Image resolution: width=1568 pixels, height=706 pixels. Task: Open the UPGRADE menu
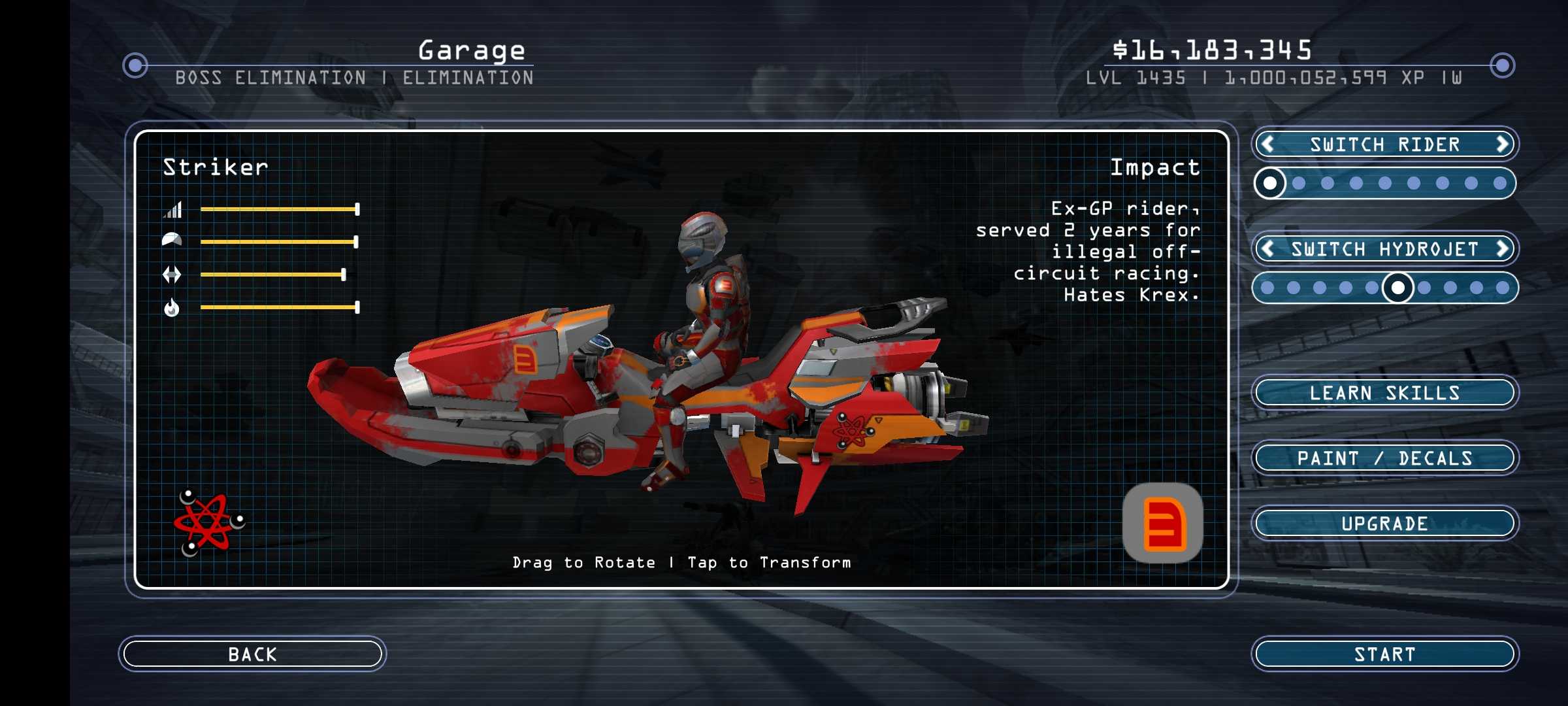[1384, 523]
